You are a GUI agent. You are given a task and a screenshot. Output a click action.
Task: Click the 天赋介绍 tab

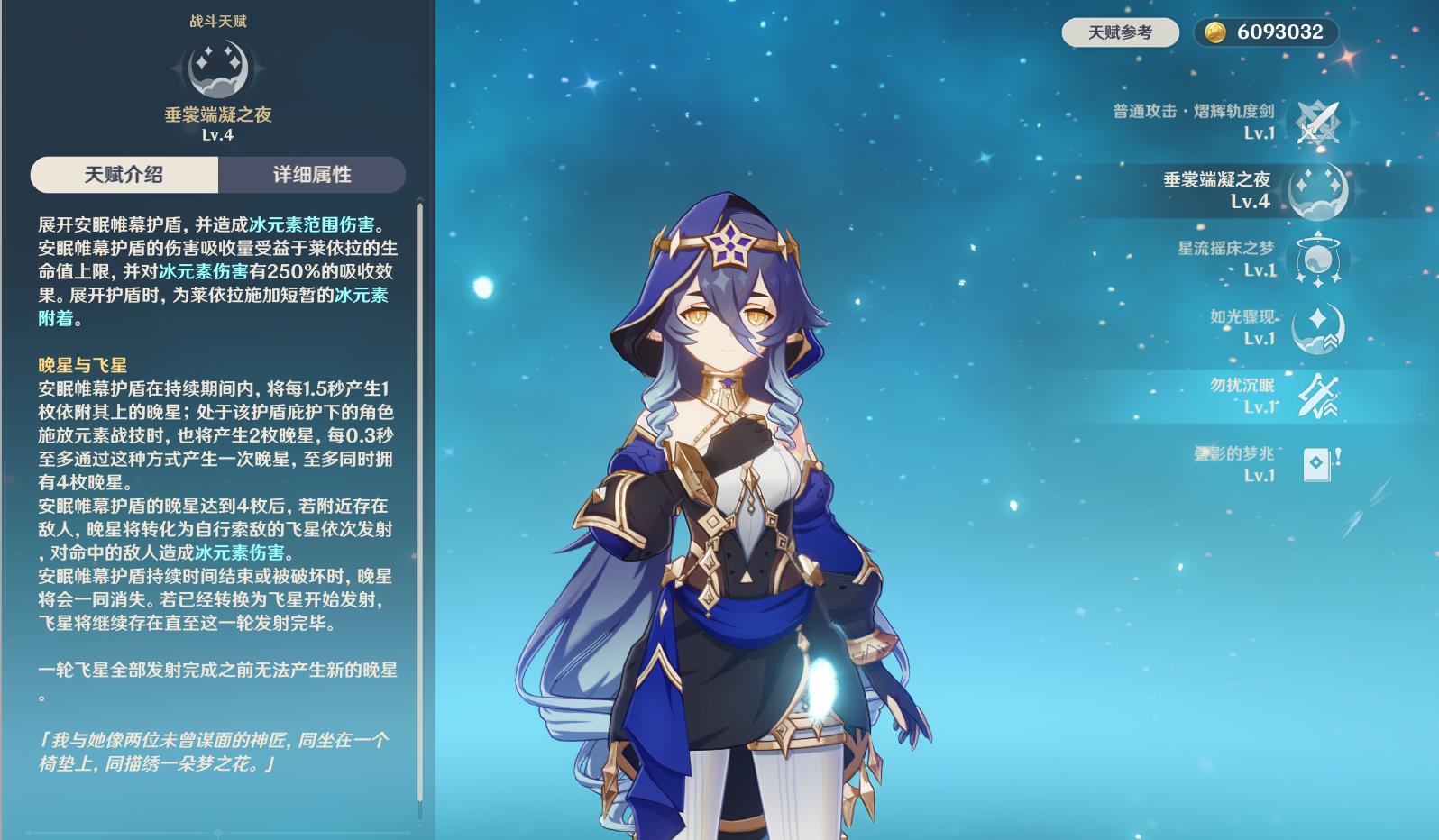(124, 175)
